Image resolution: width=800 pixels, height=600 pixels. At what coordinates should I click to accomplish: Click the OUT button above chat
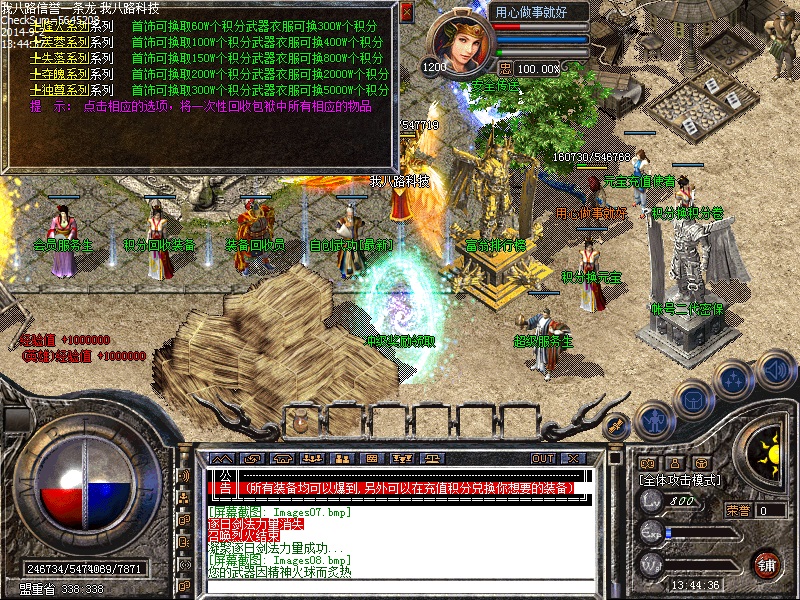542,458
